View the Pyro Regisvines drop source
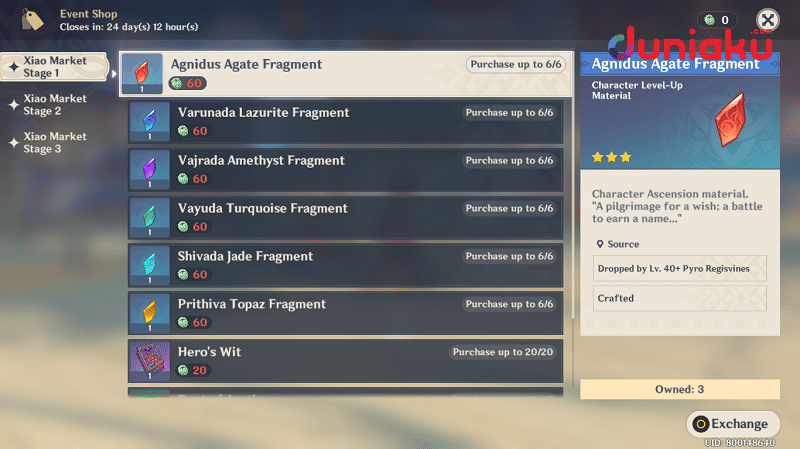 [x=679, y=268]
